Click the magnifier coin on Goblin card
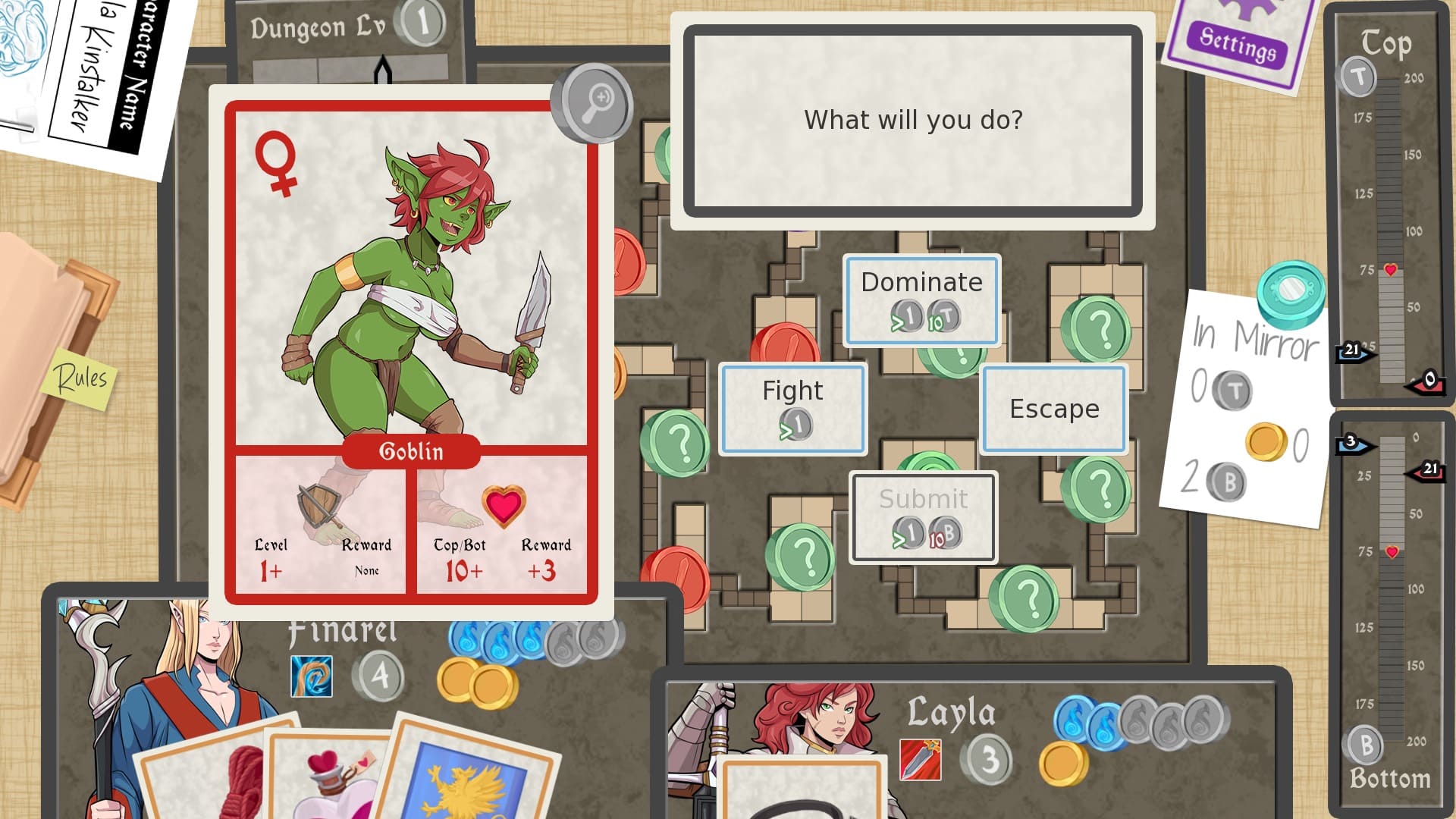Viewport: 1456px width, 819px height. pyautogui.click(x=593, y=103)
